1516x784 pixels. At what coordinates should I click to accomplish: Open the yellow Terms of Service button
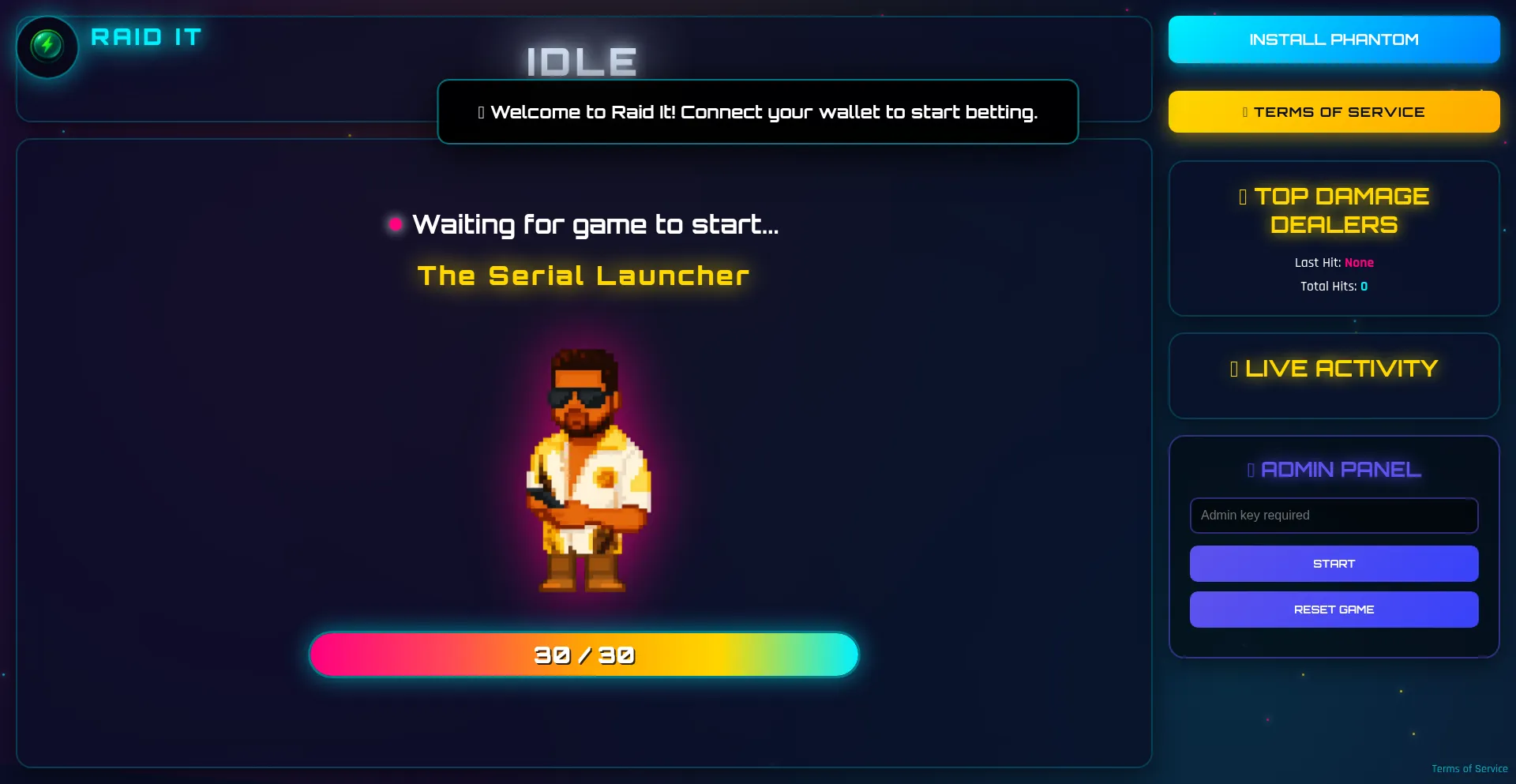[1334, 112]
